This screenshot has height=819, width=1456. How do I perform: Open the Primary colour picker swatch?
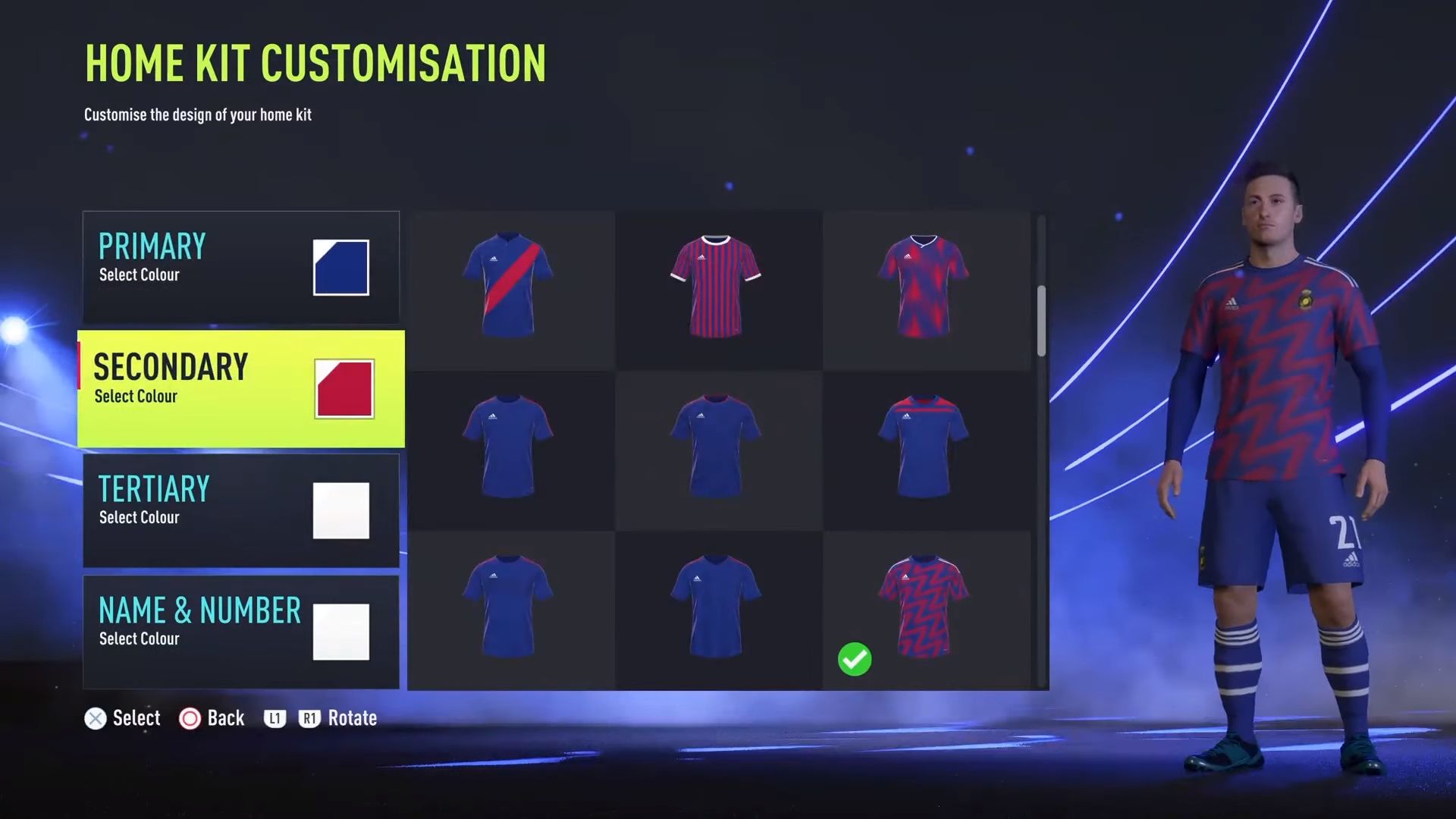click(340, 267)
